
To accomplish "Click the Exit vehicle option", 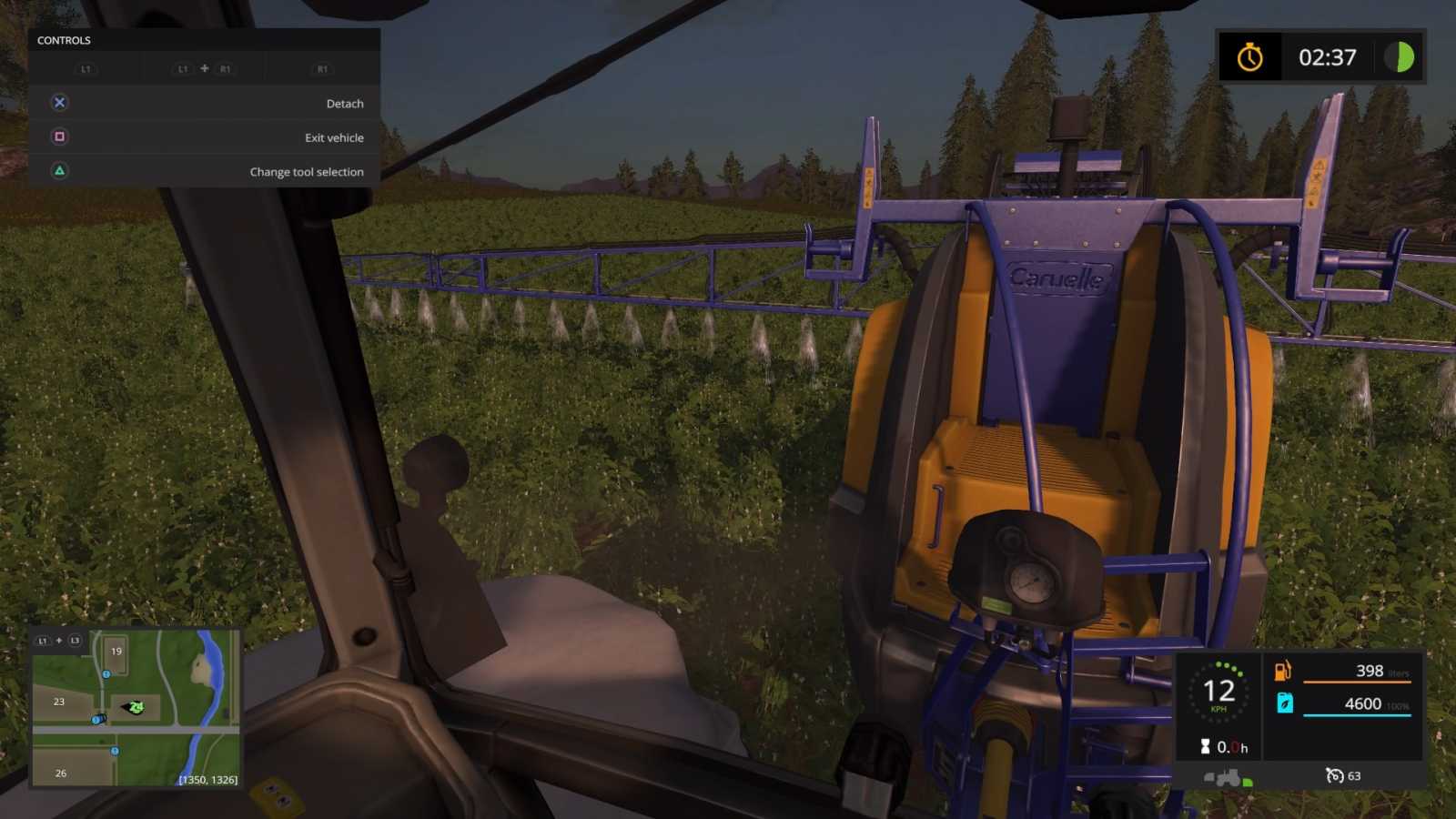I will coord(333,136).
